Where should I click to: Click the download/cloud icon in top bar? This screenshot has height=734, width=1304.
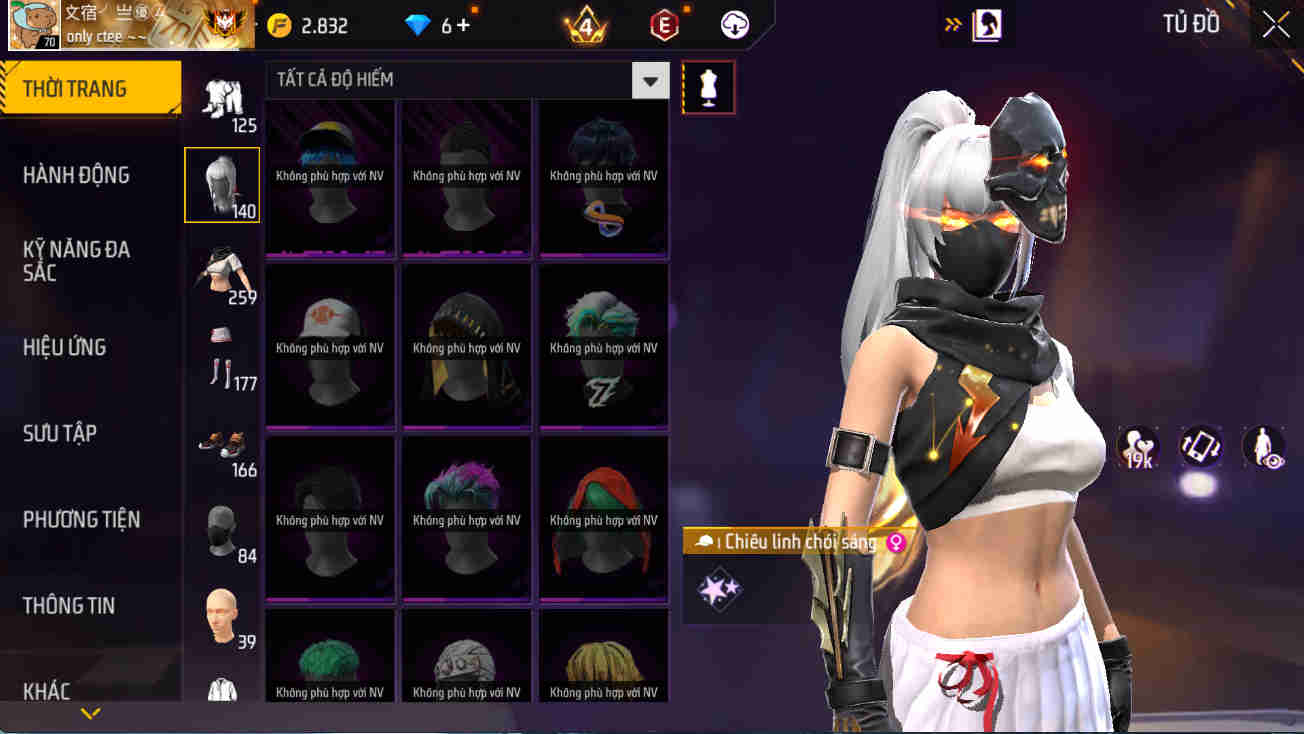[x=735, y=24]
